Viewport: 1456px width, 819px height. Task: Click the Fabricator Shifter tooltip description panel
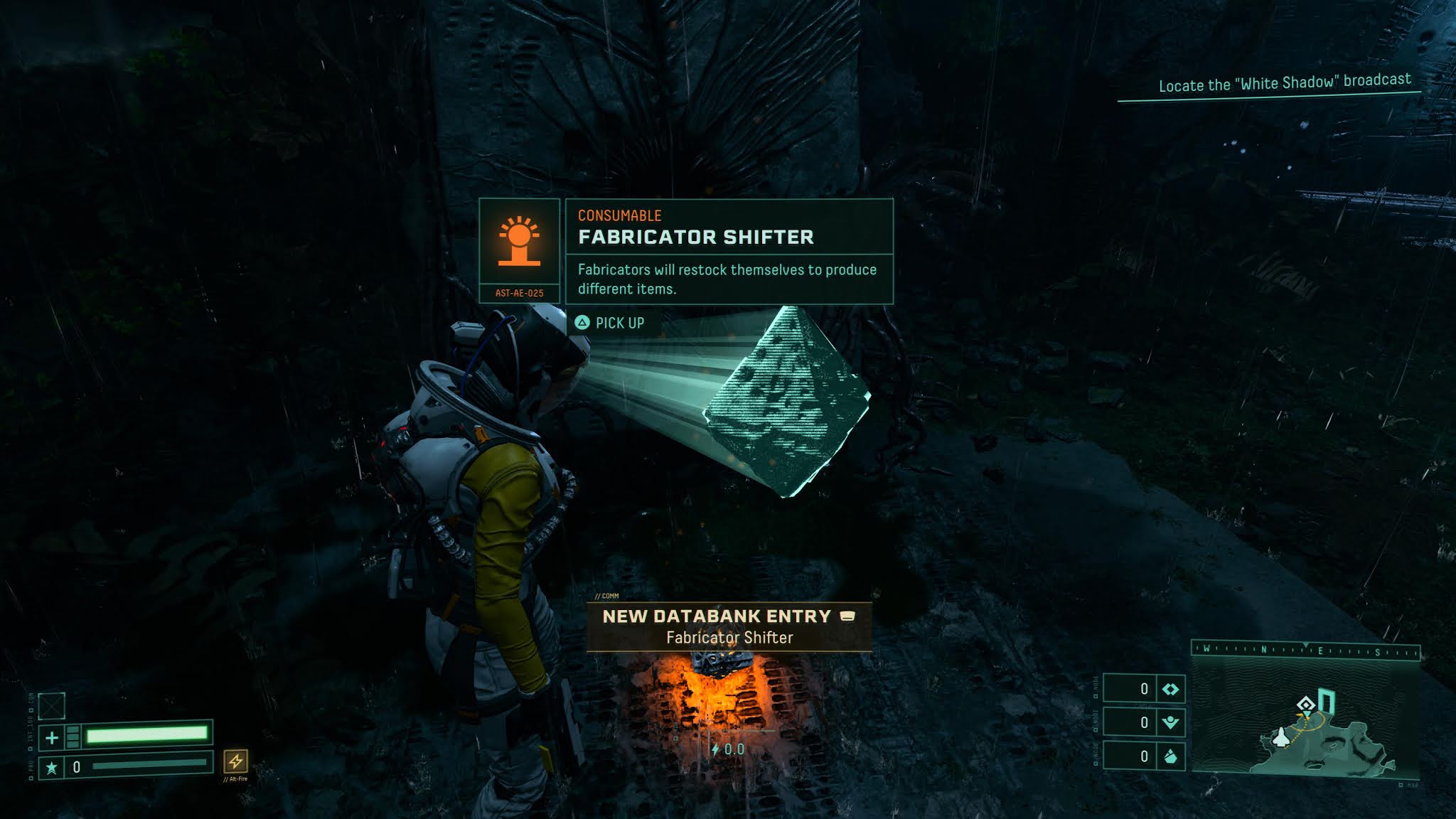[729, 279]
